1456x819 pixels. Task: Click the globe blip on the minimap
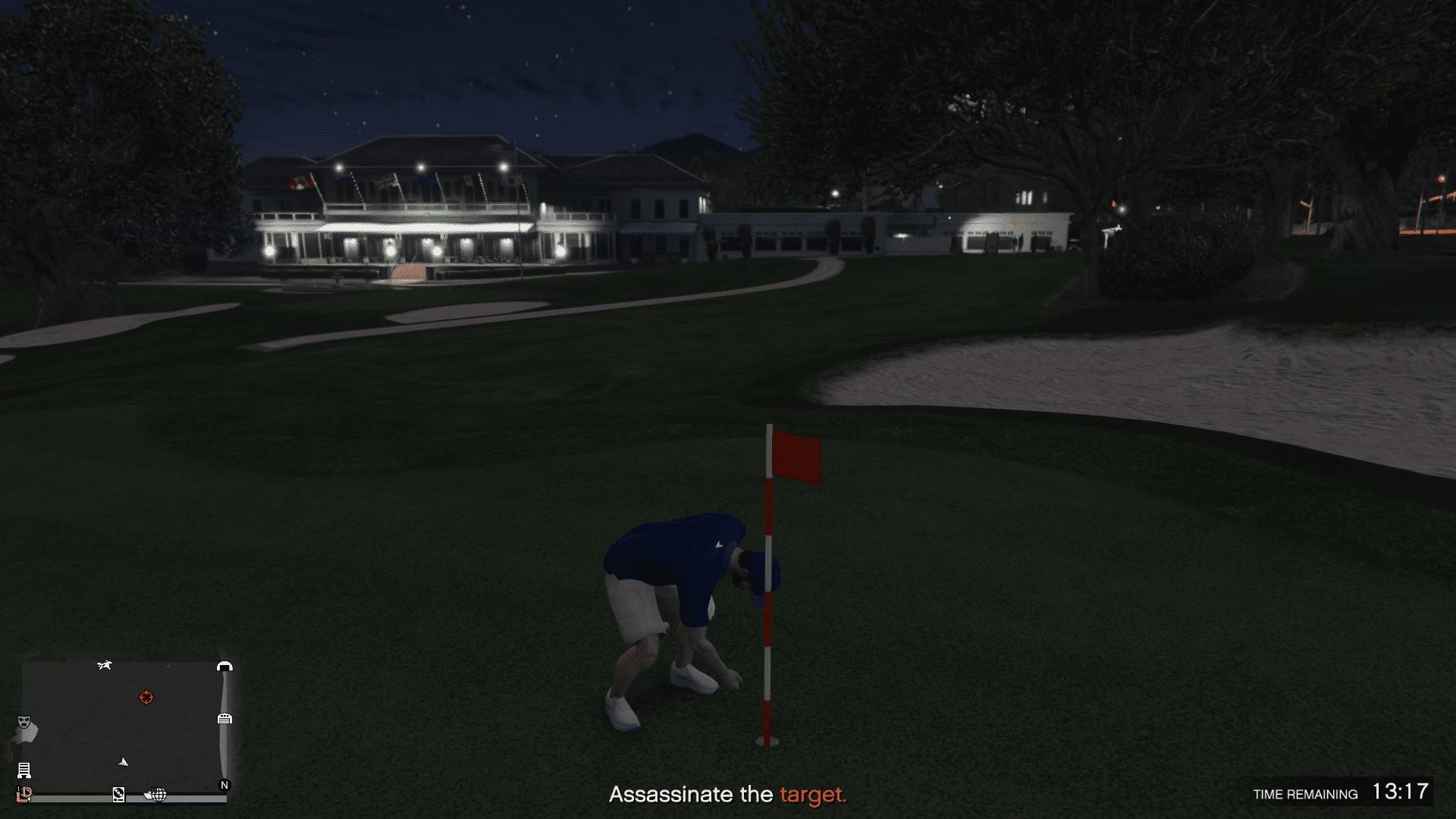pos(158,794)
